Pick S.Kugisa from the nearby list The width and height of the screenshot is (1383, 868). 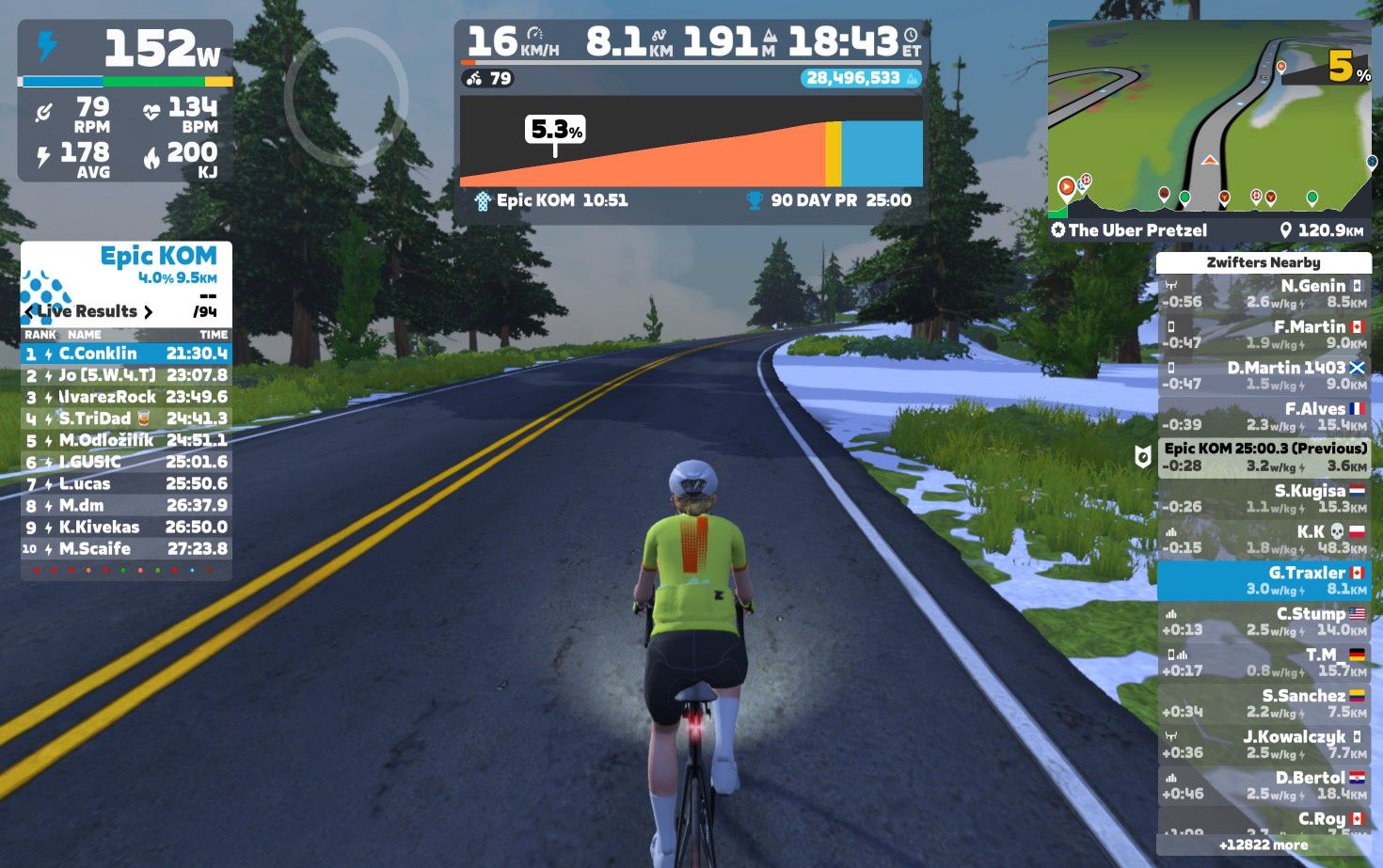[1264, 498]
